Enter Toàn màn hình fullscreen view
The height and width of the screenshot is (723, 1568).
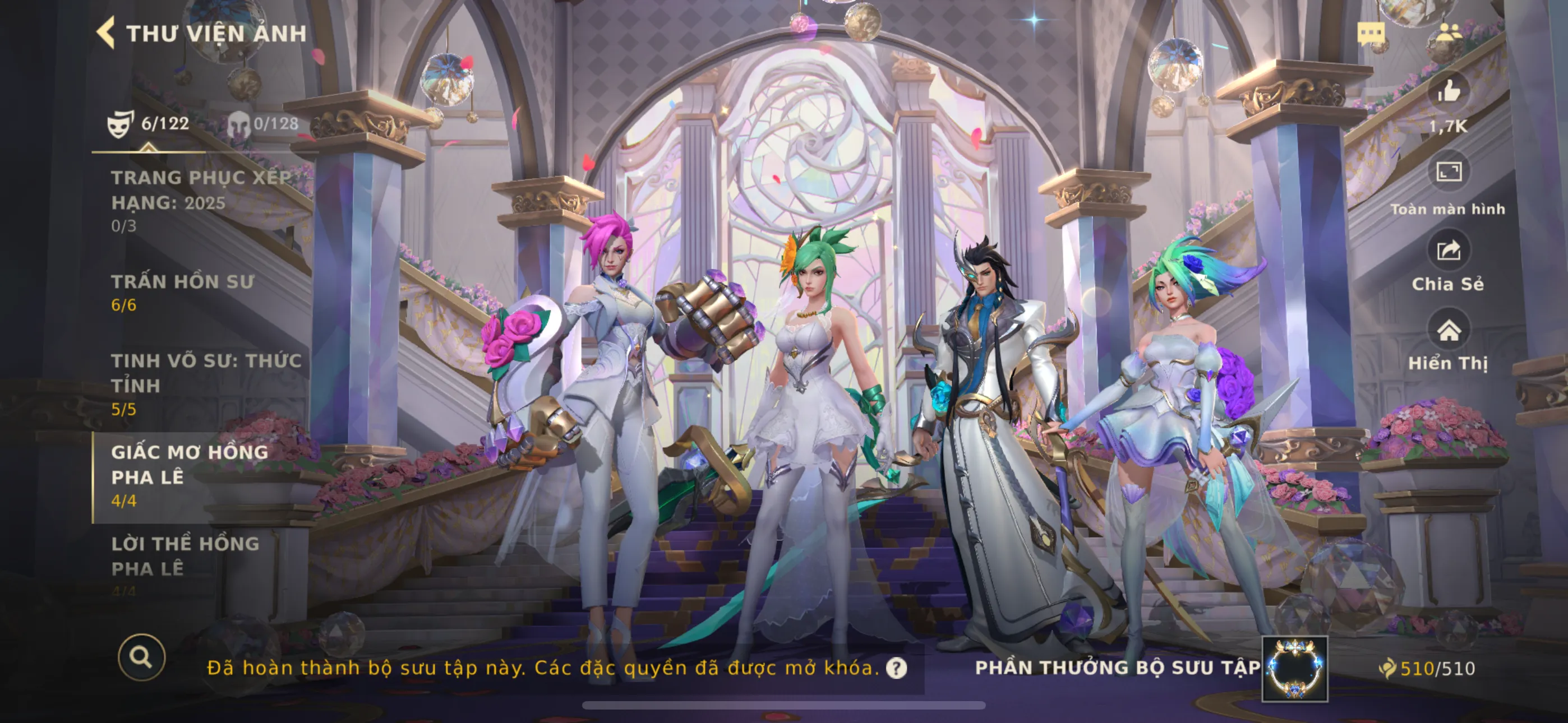(1448, 173)
